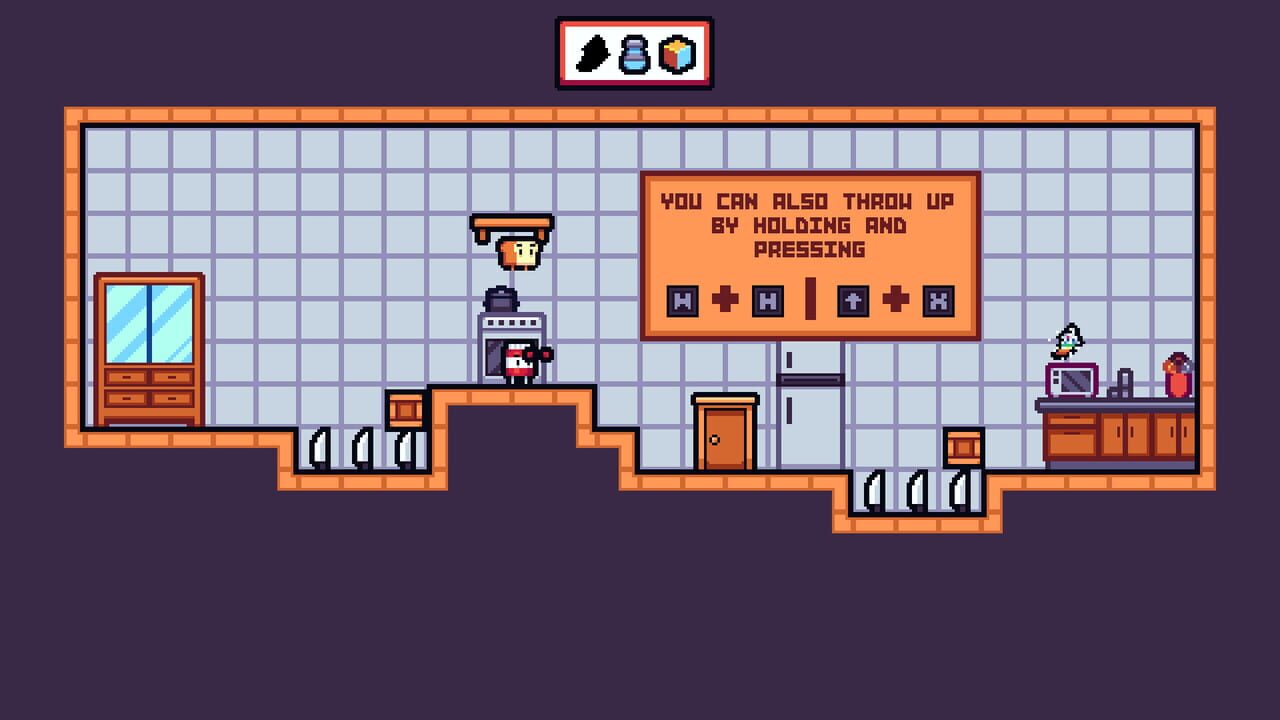1280x720 pixels.
Task: Click the X key icon on the sign
Action: pyautogui.click(x=938, y=302)
